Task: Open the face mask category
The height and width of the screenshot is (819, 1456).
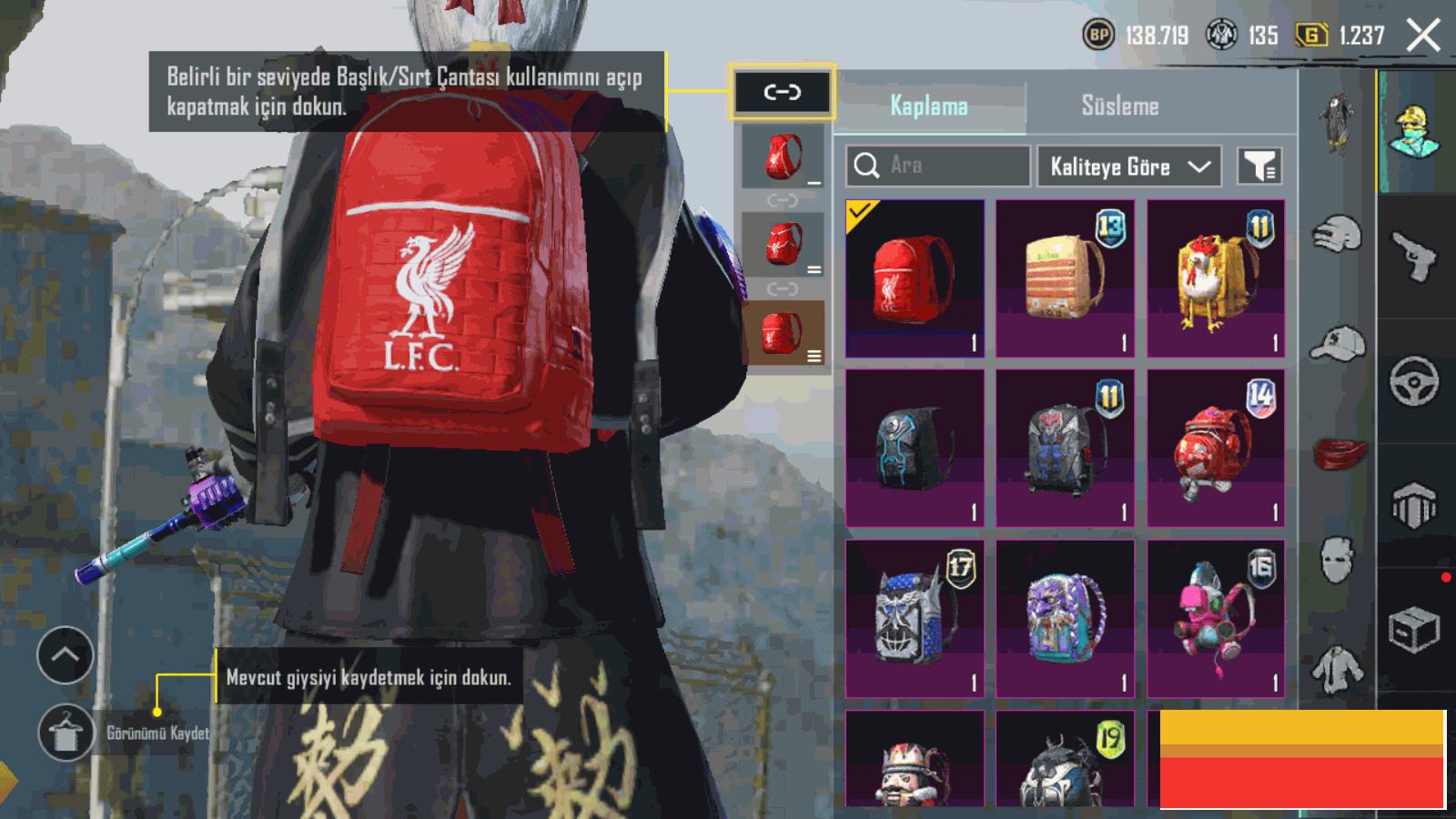Action: tap(1337, 557)
